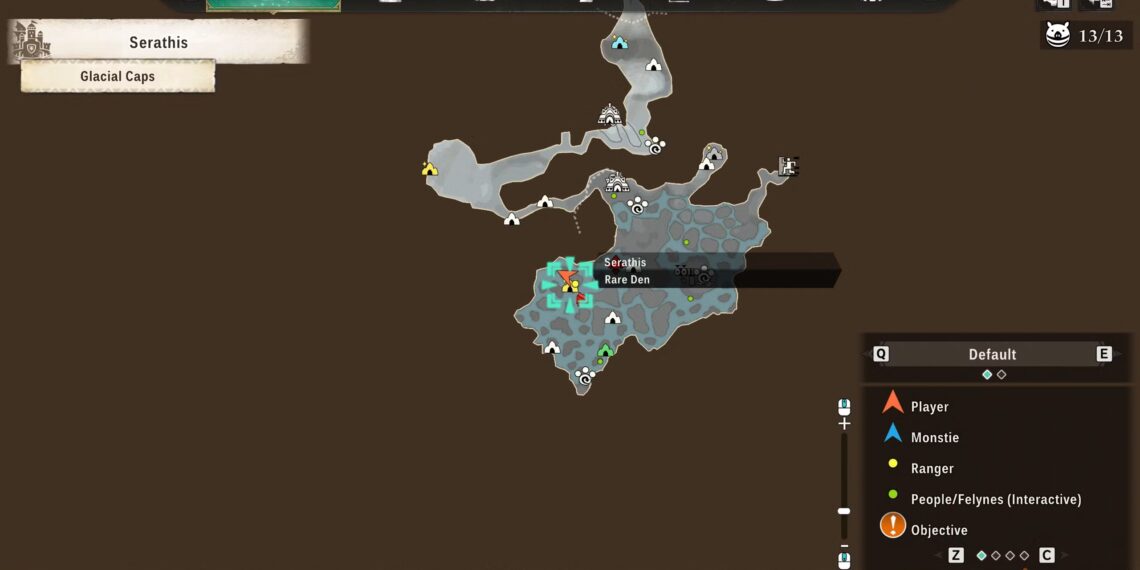Viewport: 1140px width, 570px height.
Task: Click the bright yellow tent map marker
Action: (430, 169)
